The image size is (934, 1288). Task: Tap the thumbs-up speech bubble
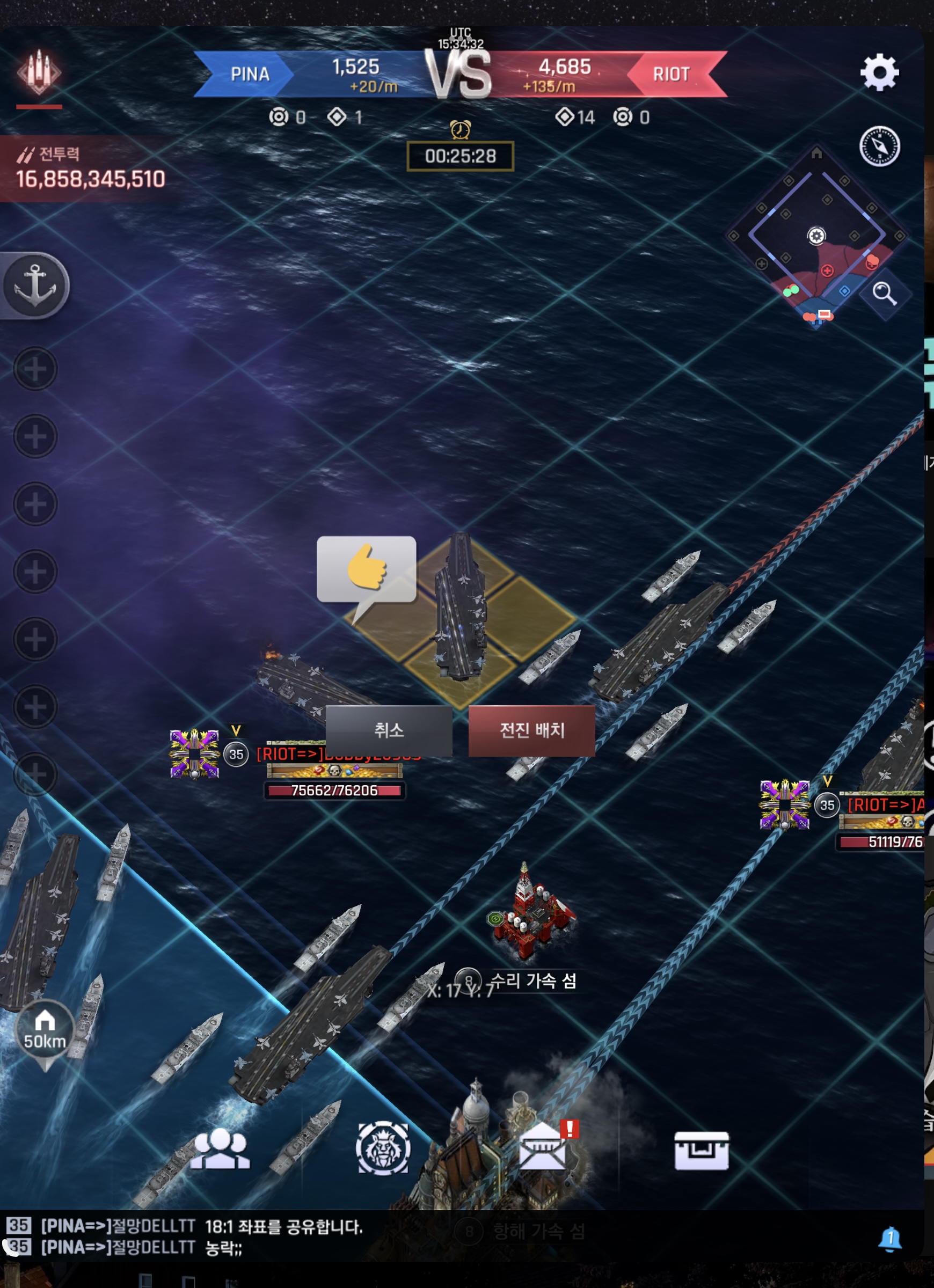coord(367,569)
